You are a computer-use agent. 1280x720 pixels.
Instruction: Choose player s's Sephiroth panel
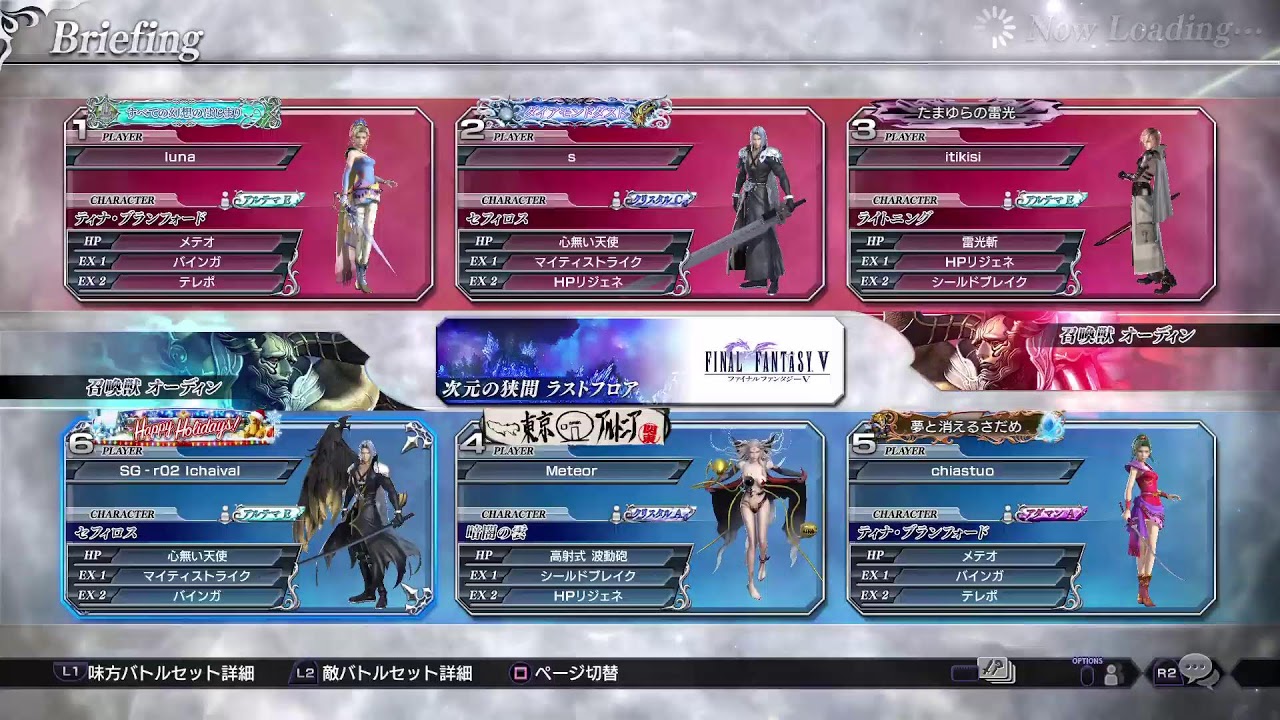coord(640,205)
